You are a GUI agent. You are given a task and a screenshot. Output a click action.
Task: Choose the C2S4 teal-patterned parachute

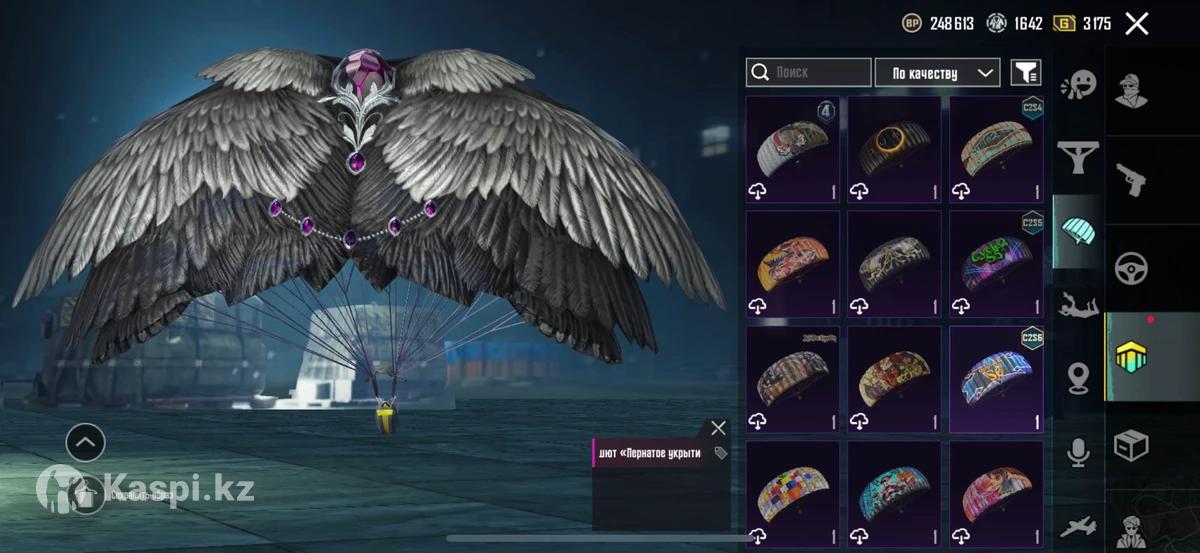(x=996, y=149)
